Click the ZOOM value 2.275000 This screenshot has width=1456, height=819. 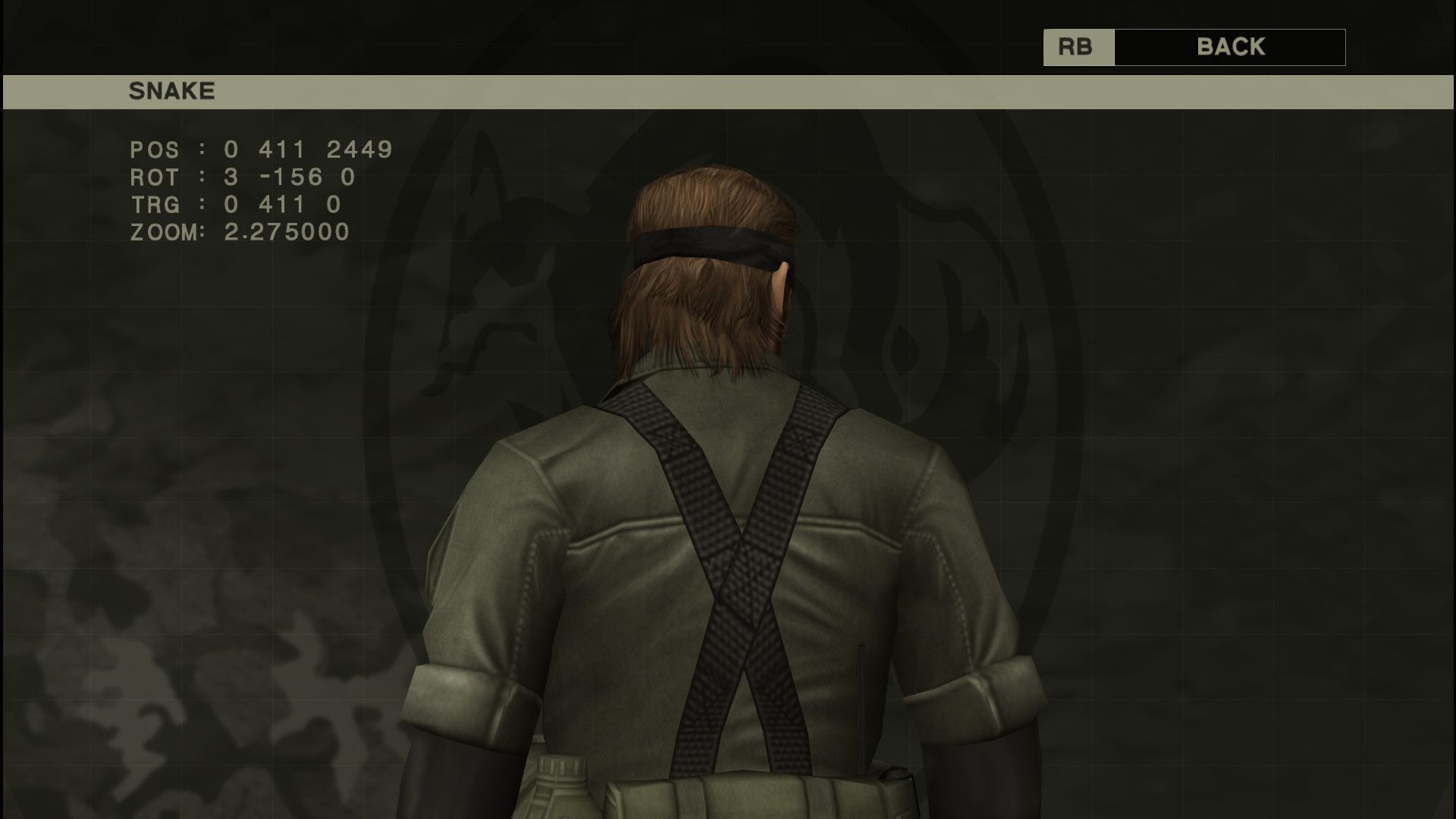click(x=287, y=233)
